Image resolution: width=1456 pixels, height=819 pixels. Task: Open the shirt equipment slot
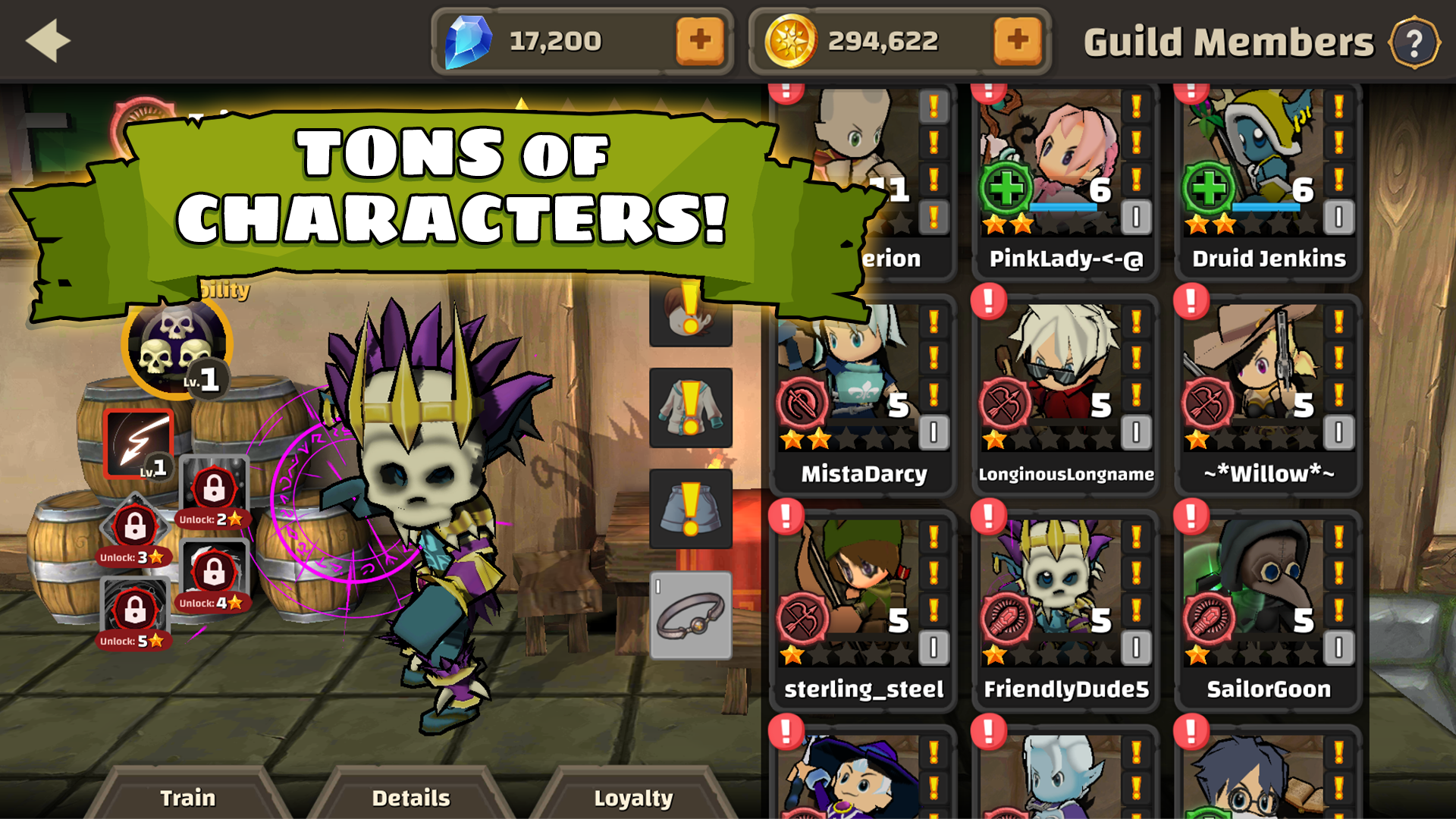690,407
